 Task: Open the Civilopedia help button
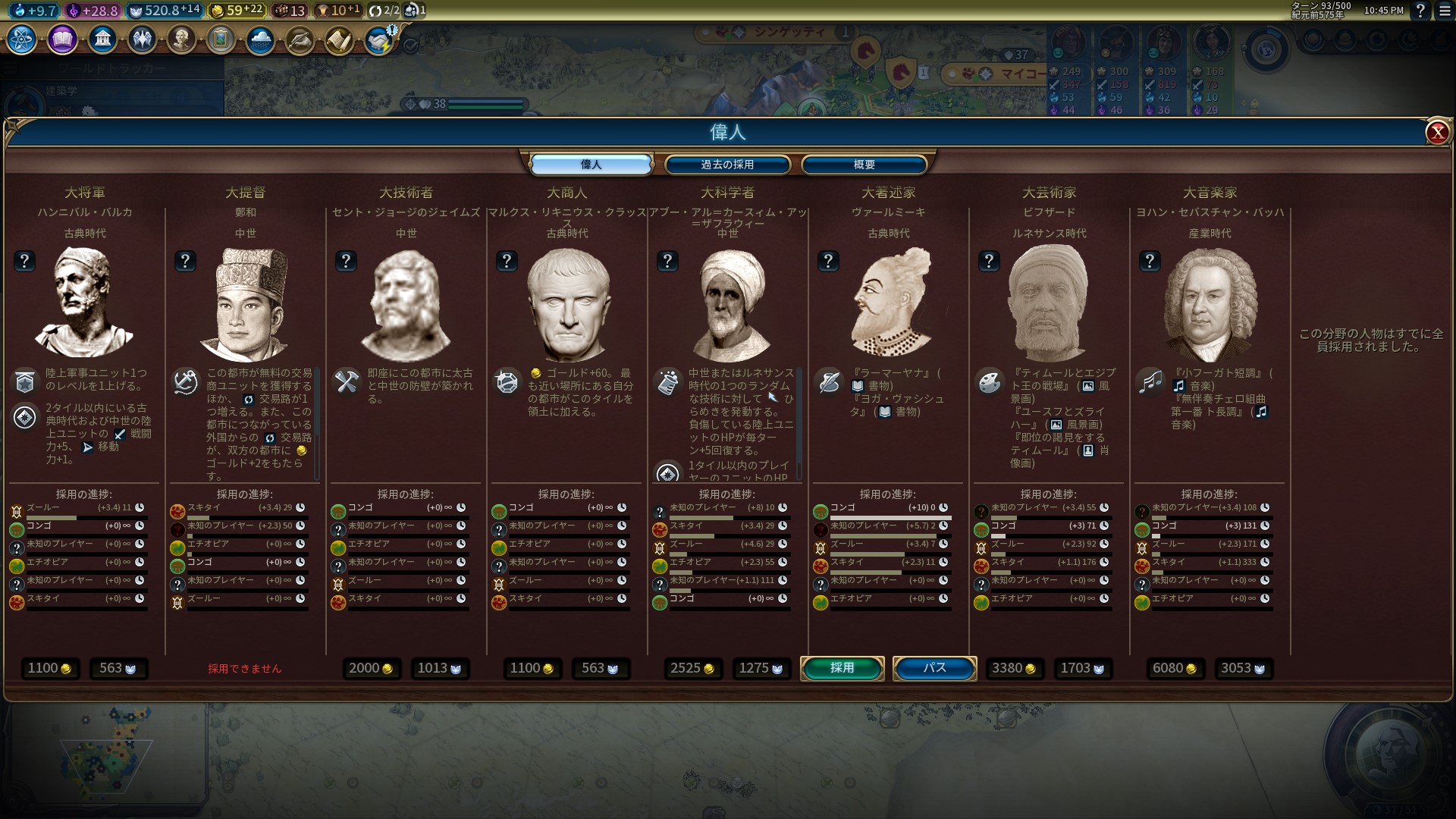[1420, 11]
